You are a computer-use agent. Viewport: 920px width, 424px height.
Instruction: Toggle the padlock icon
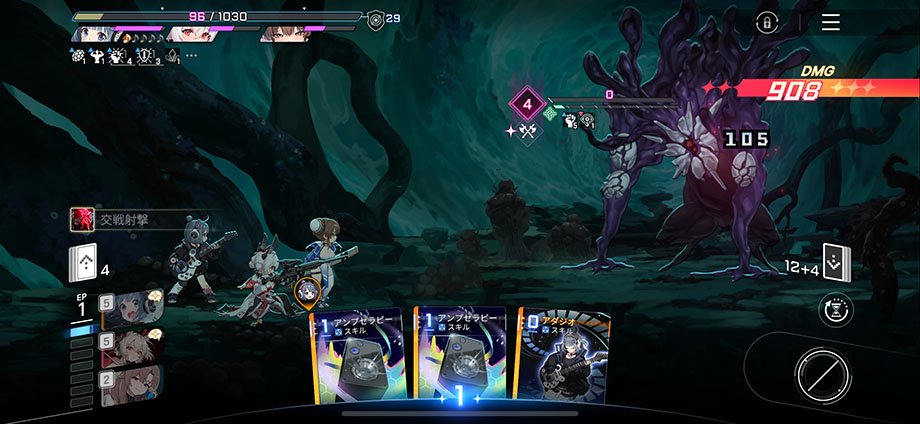point(767,23)
